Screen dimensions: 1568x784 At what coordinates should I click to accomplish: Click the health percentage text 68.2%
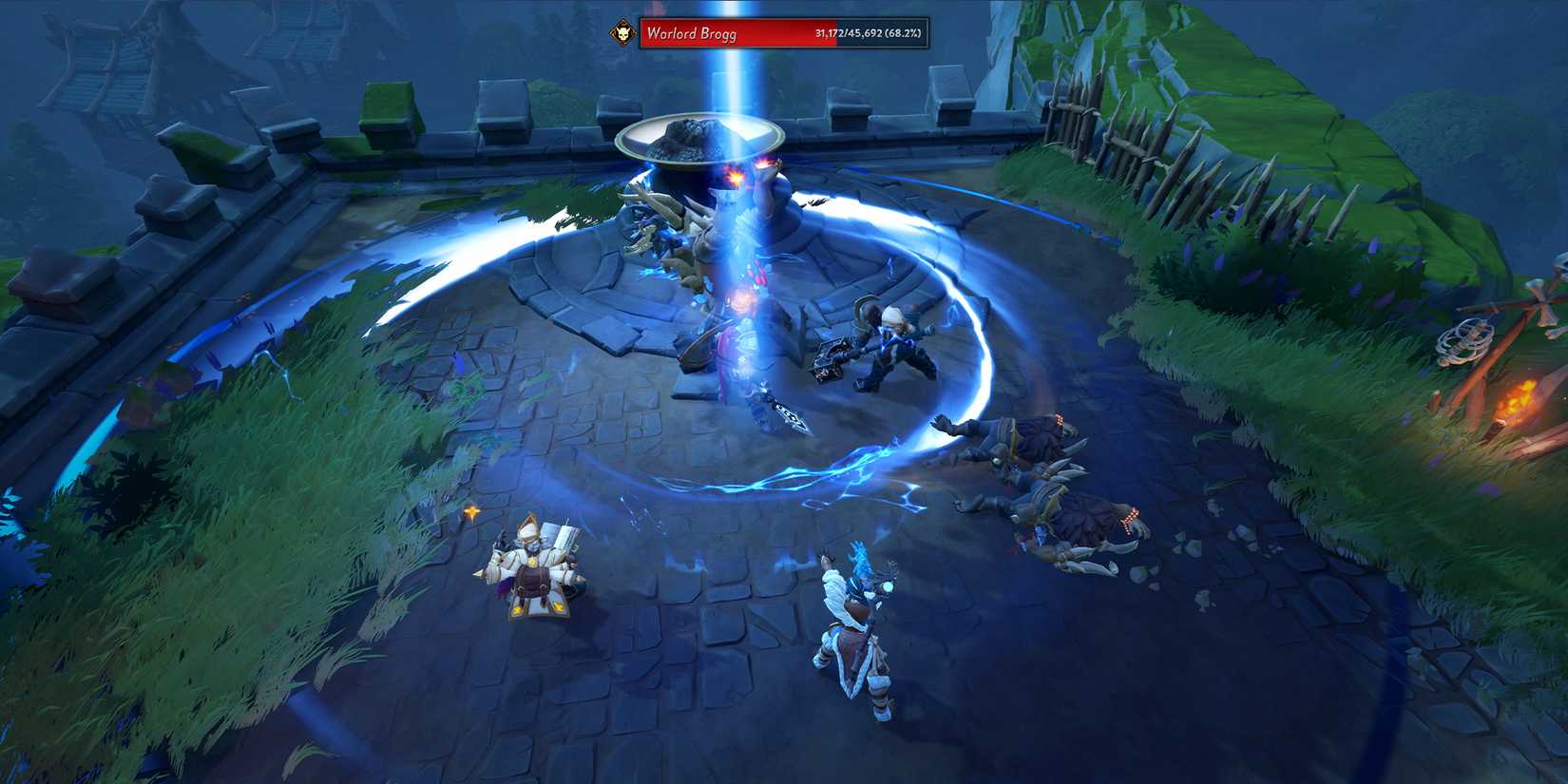[x=893, y=34]
